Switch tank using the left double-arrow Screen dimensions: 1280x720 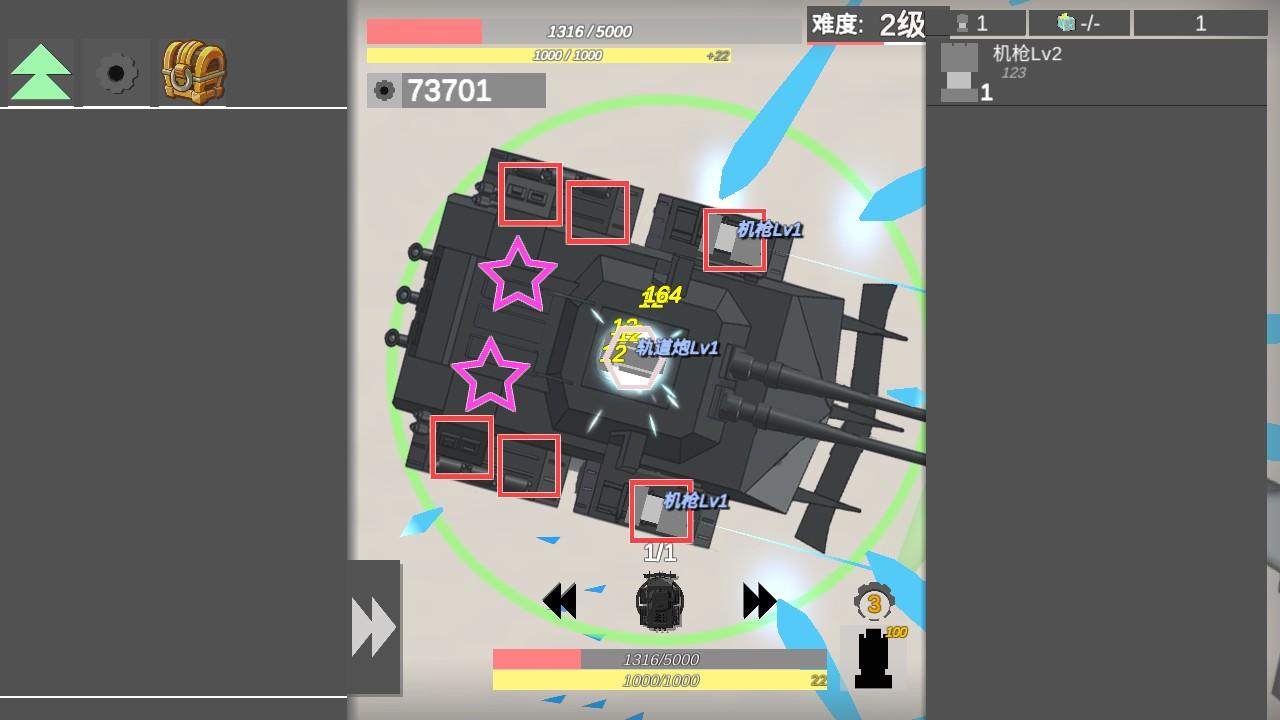(x=558, y=599)
